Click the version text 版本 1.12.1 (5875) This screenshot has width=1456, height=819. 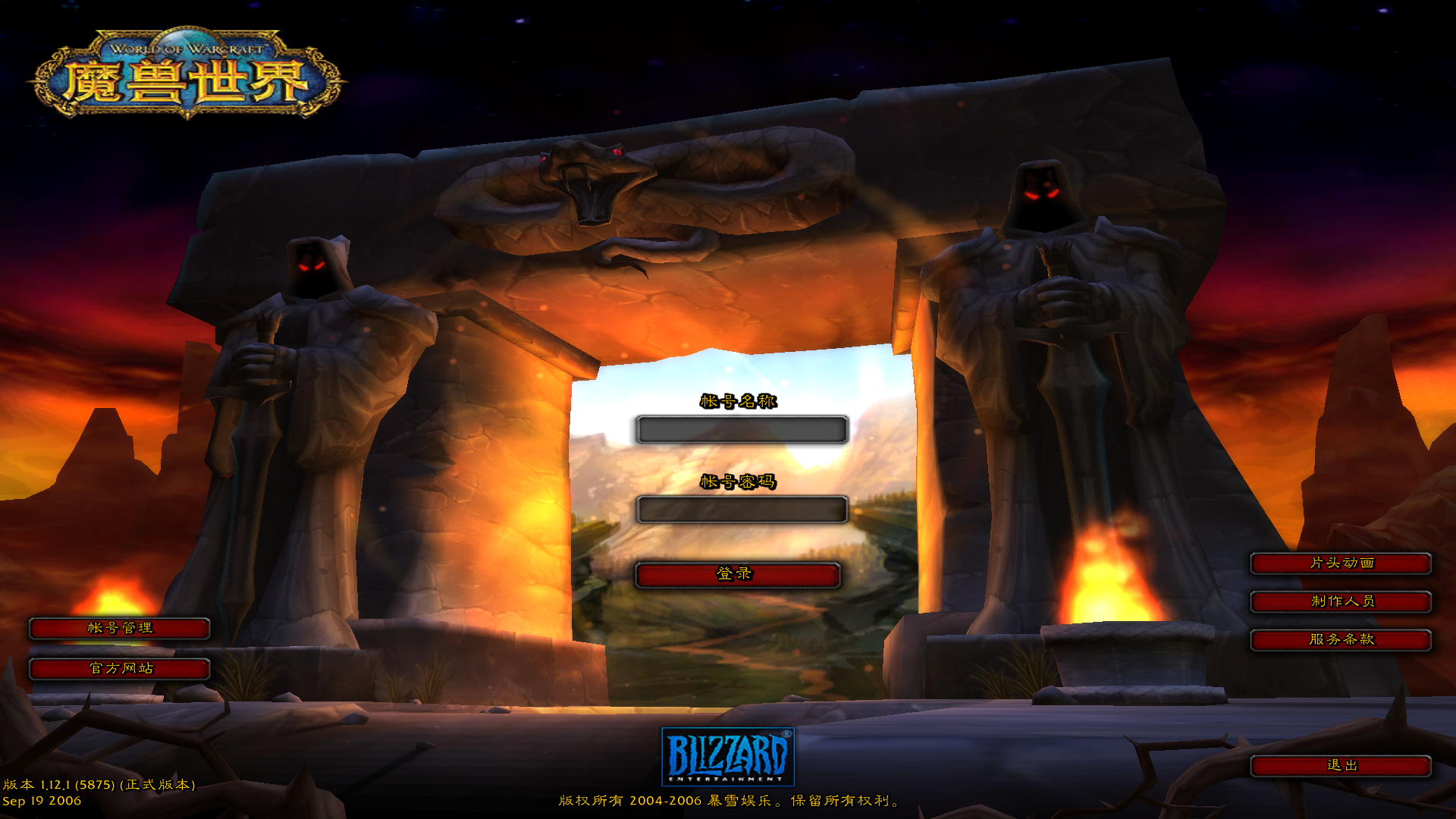pyautogui.click(x=99, y=786)
